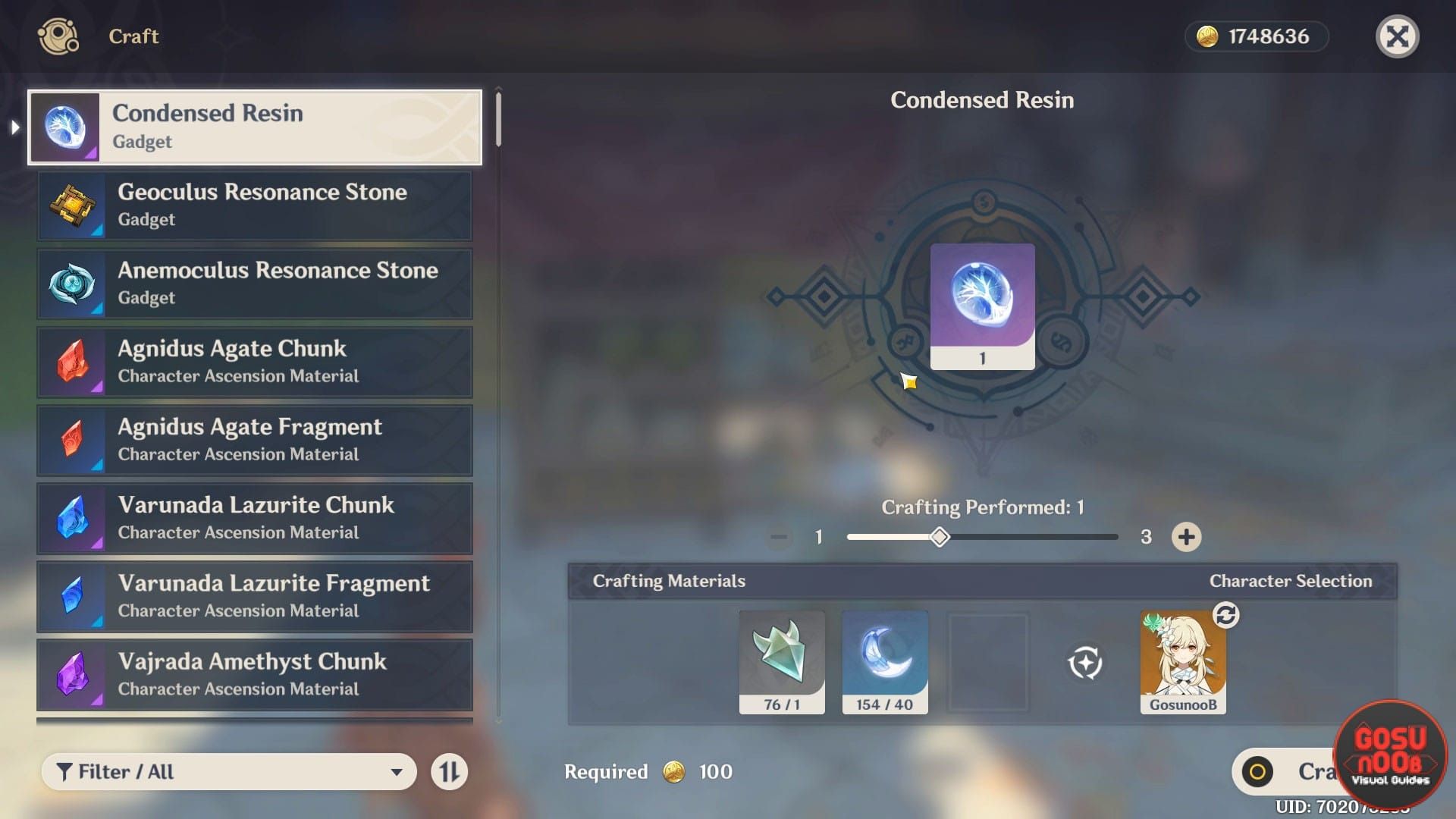Select the Mora coin counter at top
Image resolution: width=1456 pixels, height=819 pixels.
point(1257,36)
